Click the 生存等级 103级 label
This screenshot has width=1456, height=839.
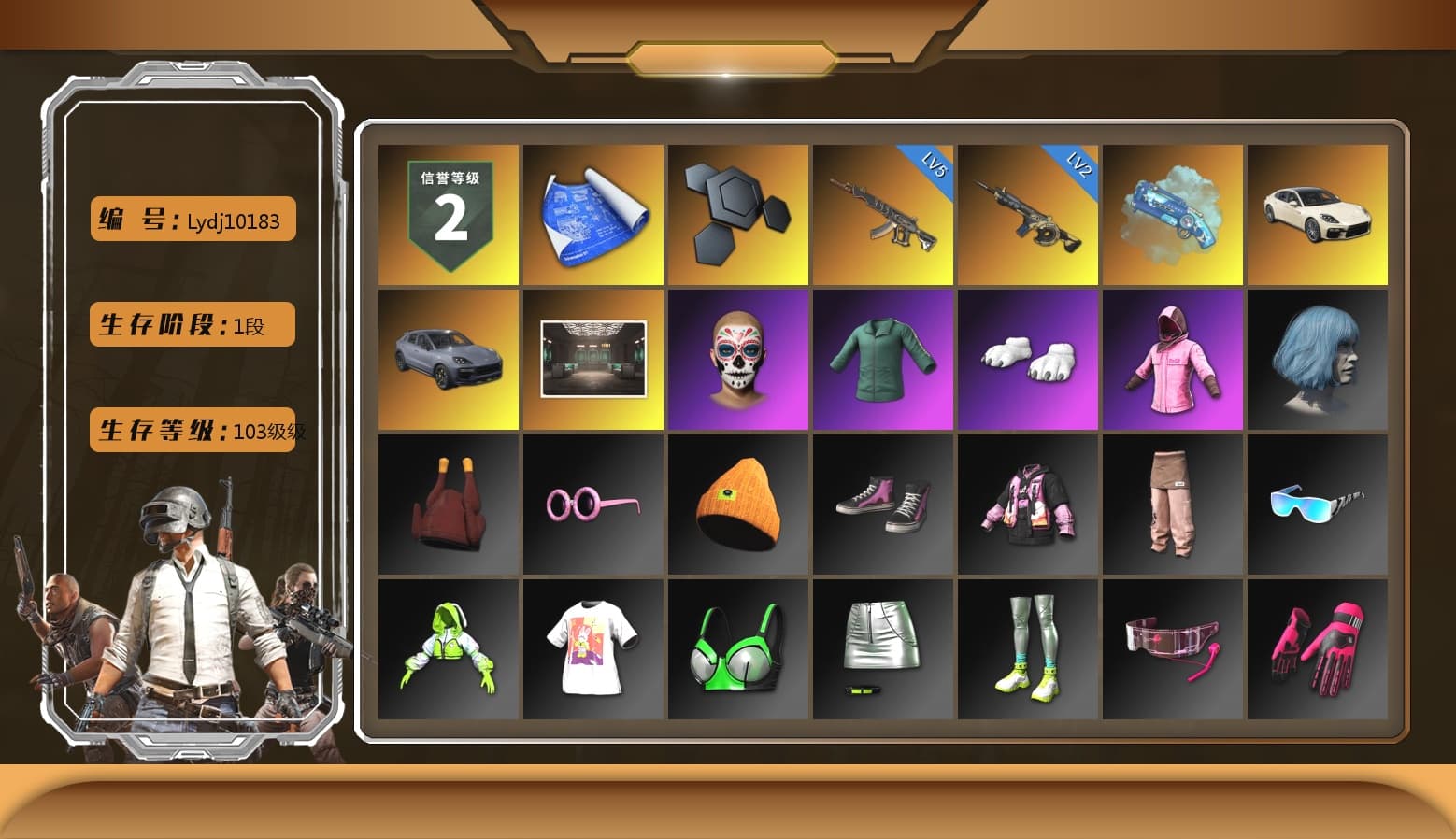(192, 431)
